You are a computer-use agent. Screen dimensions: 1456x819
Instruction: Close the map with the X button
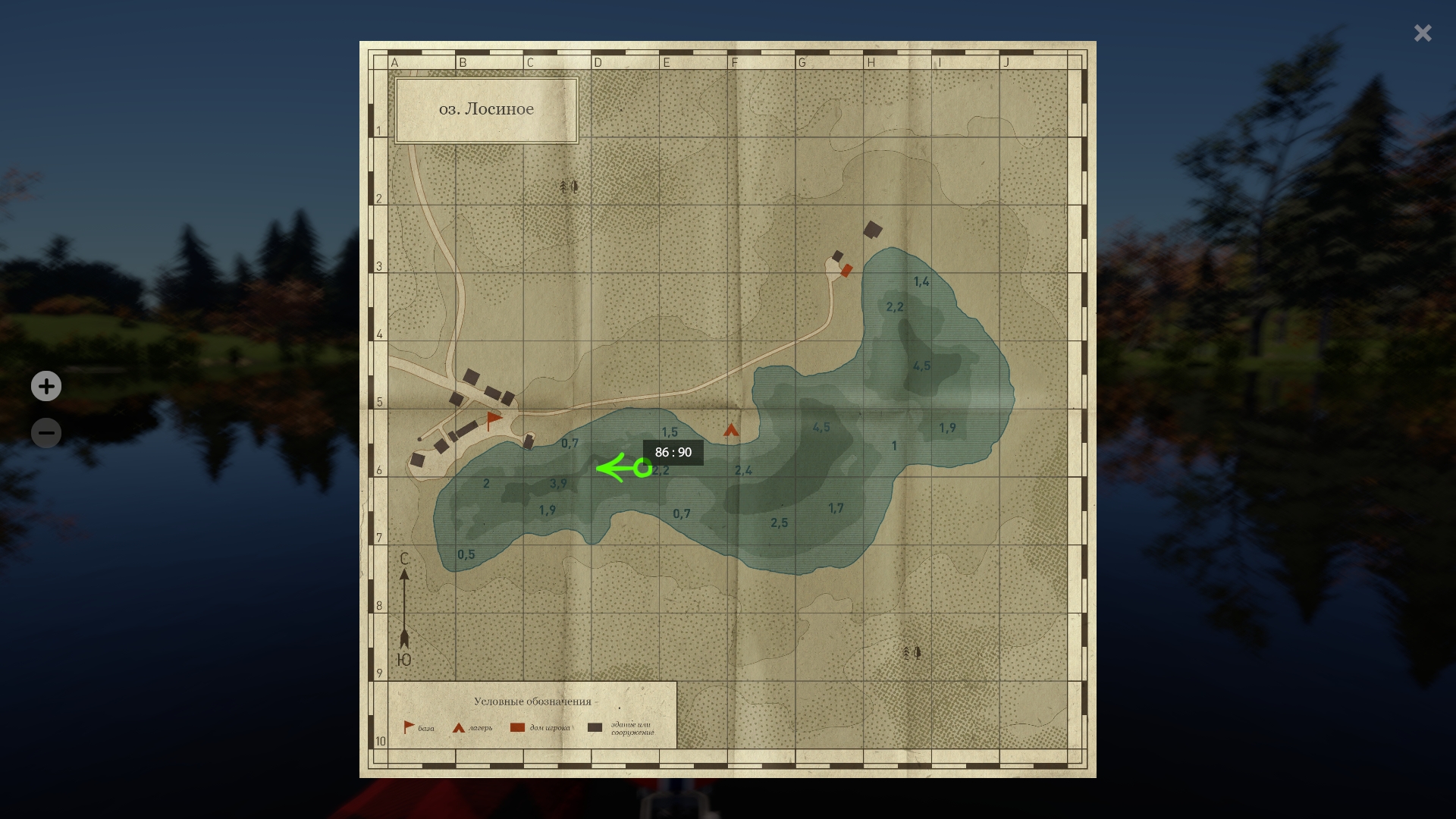1422,33
